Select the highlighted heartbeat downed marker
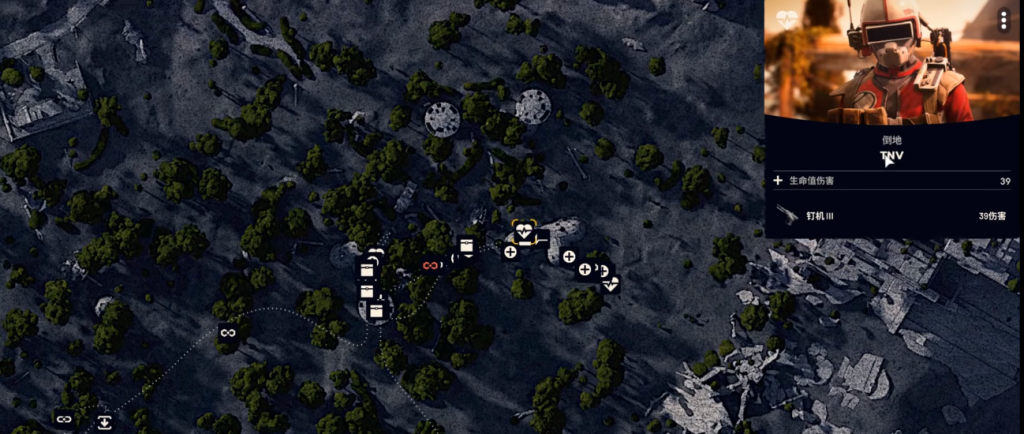 pos(526,234)
